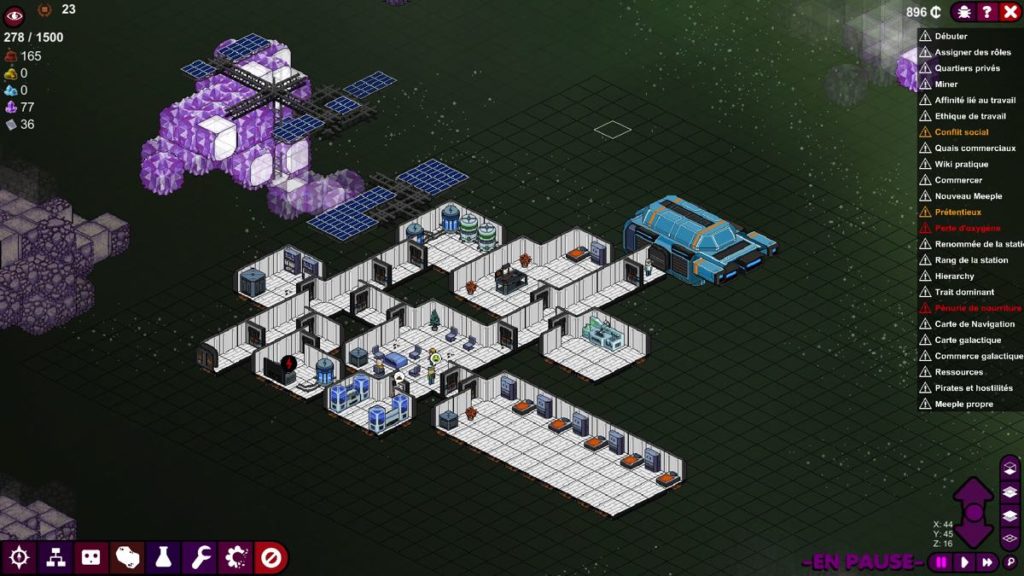Open the "Perte d'oxygène" warning
The width and height of the screenshot is (1024, 576).
(967, 228)
